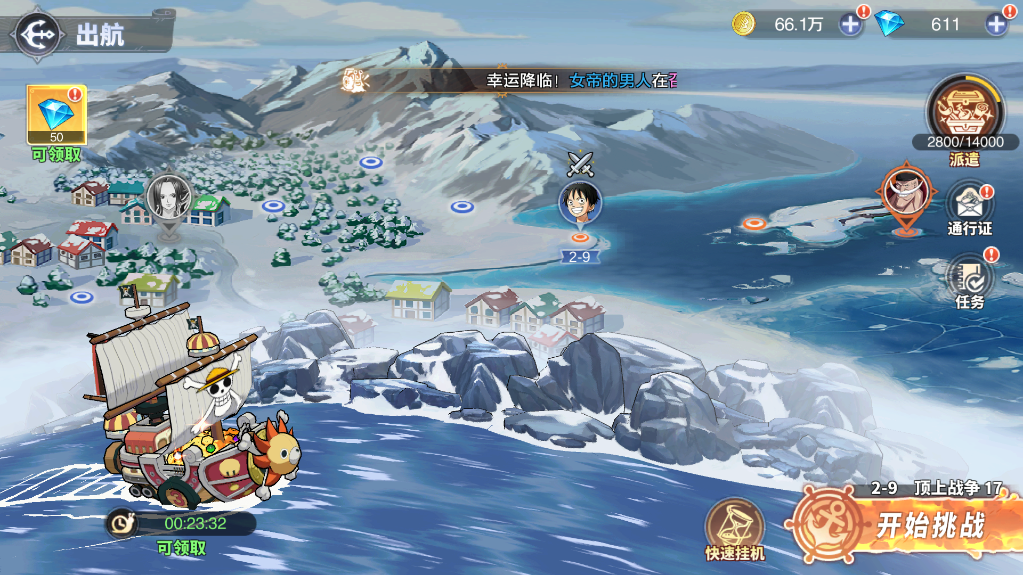The image size is (1023, 575).
Task: Select the 2-9 stage marker with Luffy
Action: [x=580, y=204]
